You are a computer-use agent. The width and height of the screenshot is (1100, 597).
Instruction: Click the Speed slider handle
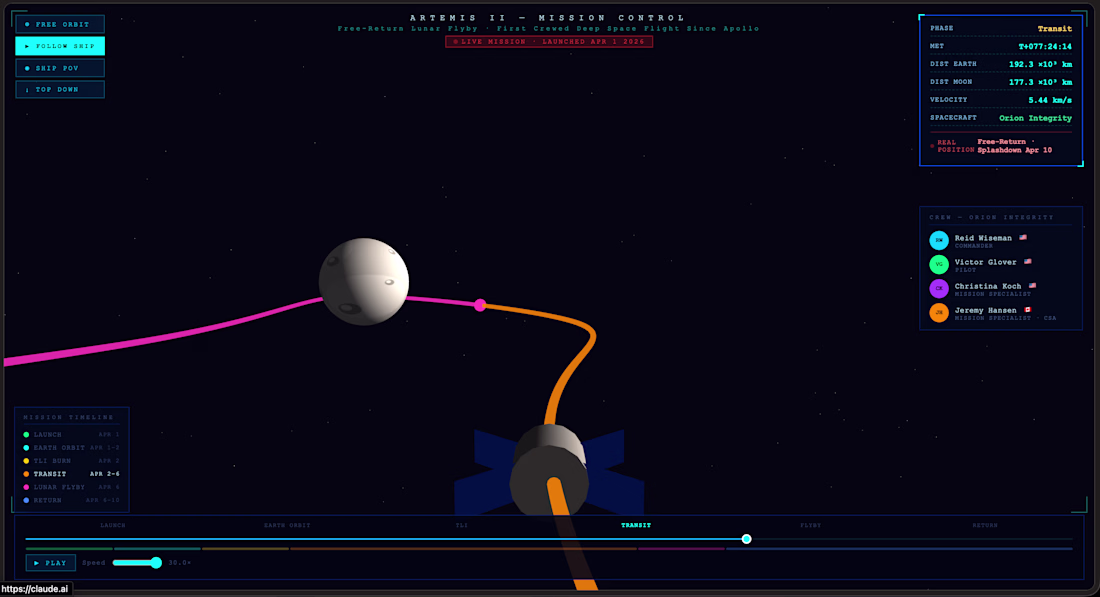pos(156,563)
